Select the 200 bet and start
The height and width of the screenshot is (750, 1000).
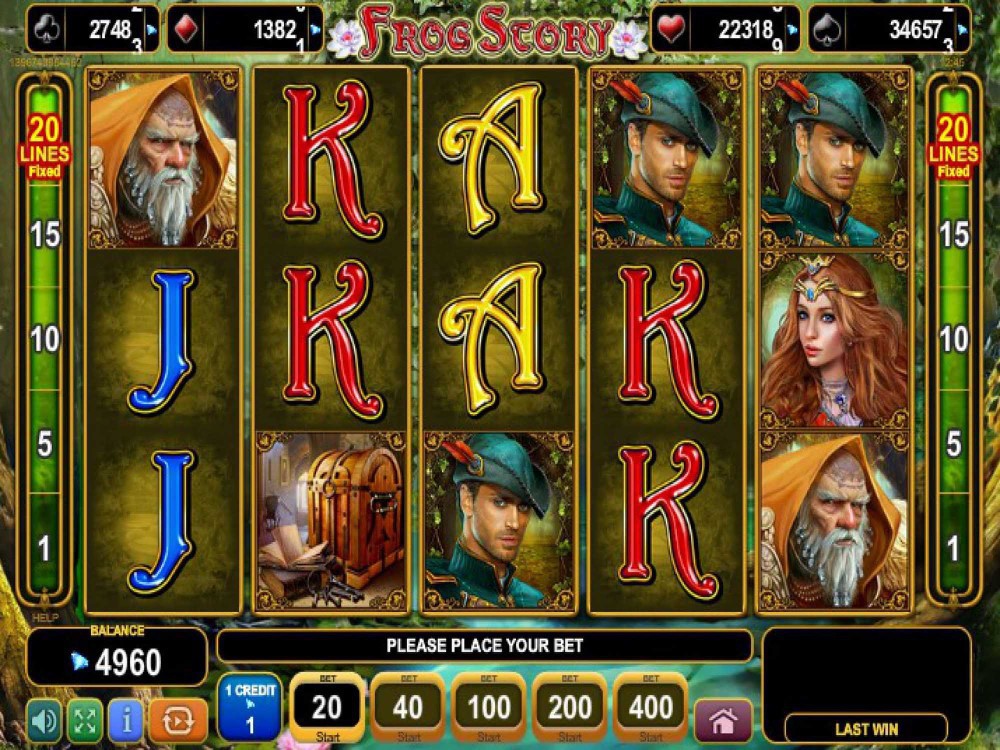570,708
